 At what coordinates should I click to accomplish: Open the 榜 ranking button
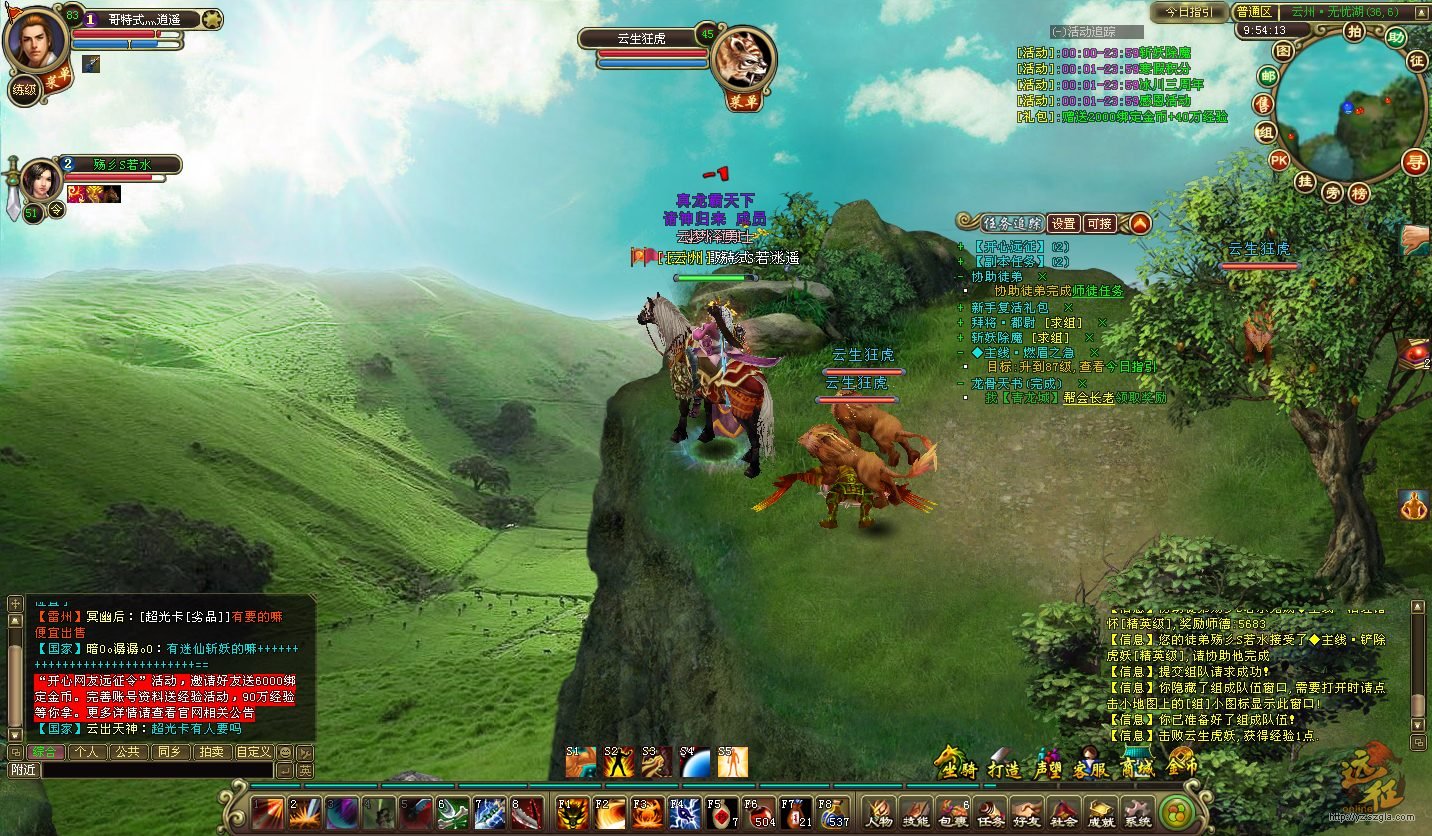(x=1358, y=193)
